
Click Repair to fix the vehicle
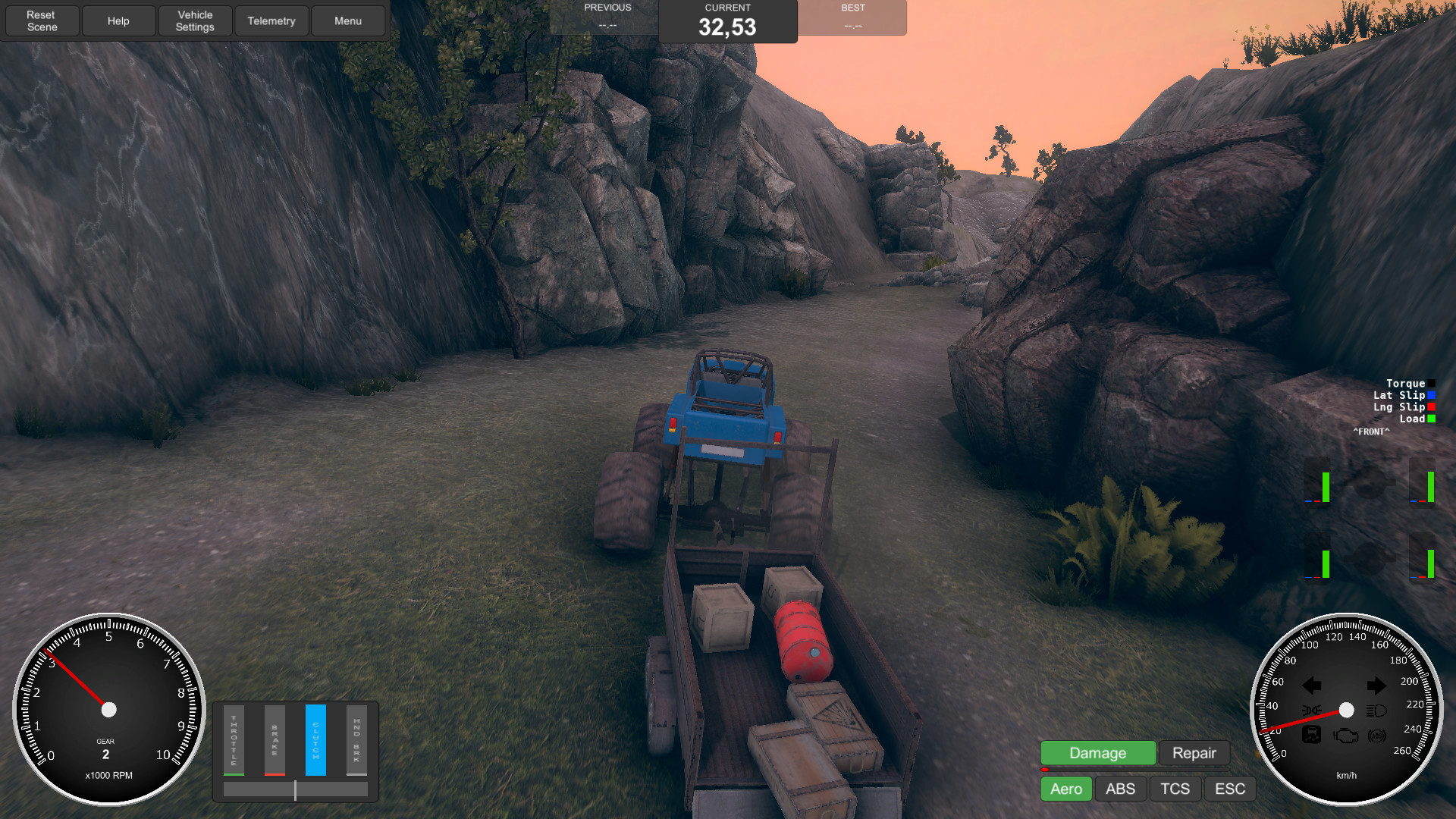[1194, 753]
